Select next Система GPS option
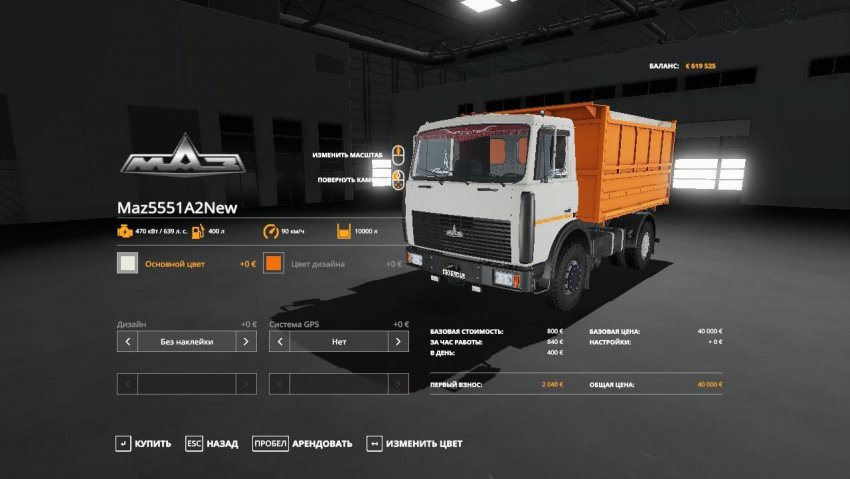The width and height of the screenshot is (850, 479). (x=399, y=342)
